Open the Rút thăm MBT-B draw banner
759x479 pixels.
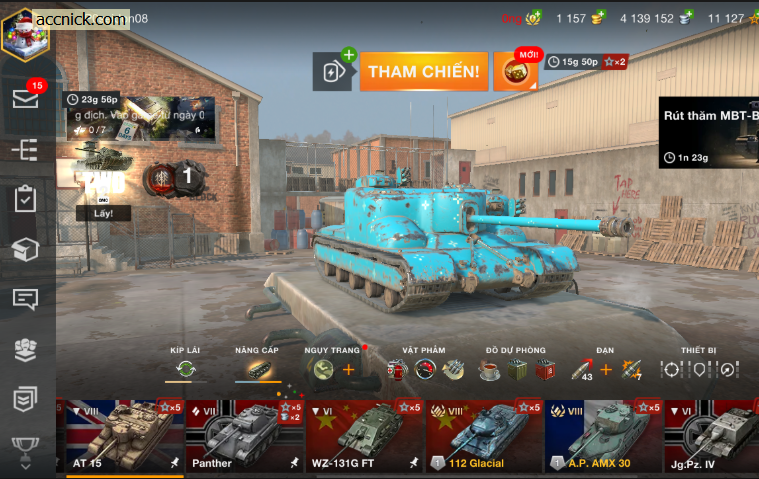point(708,132)
